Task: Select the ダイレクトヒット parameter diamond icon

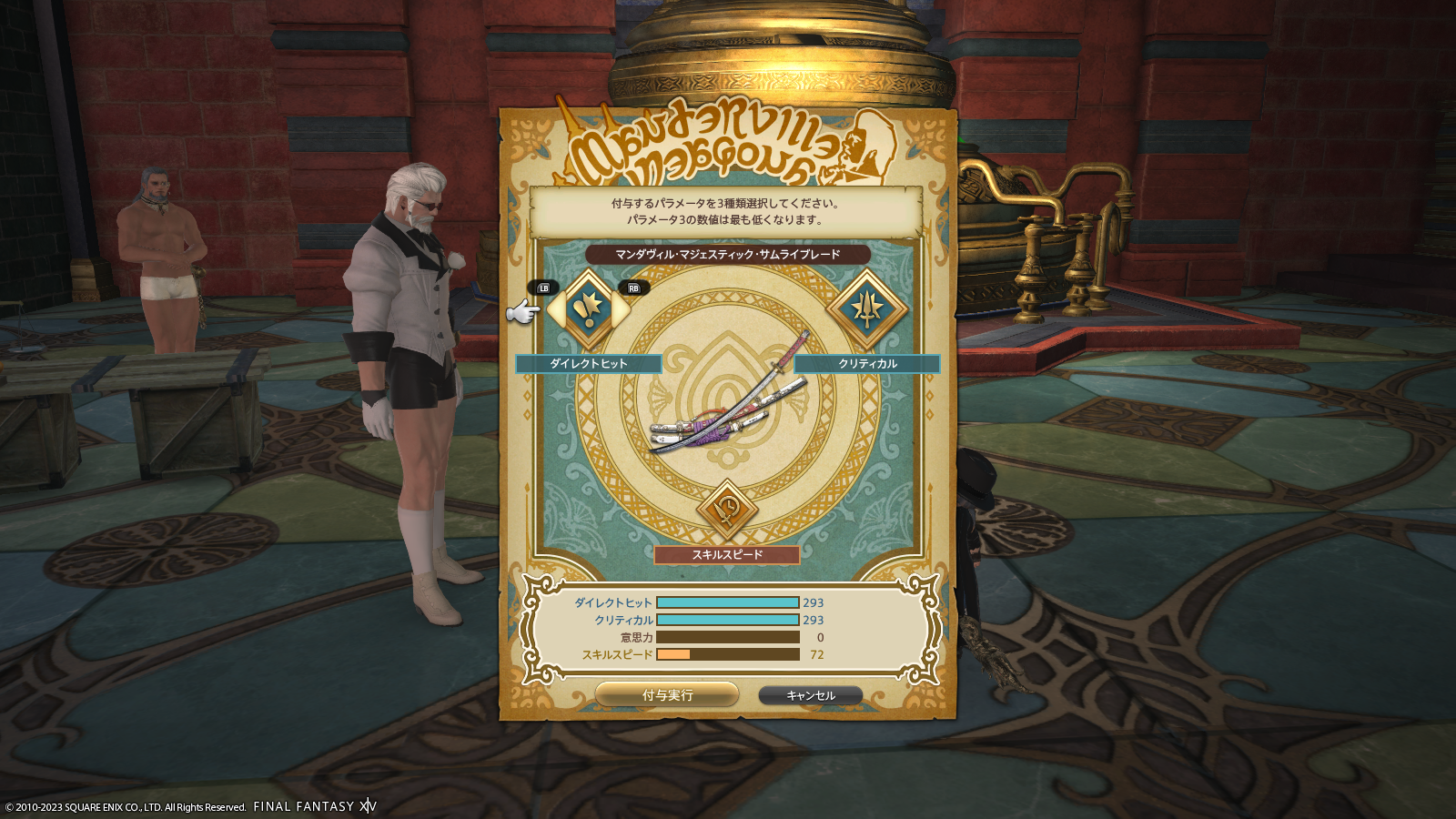Action: (x=589, y=309)
